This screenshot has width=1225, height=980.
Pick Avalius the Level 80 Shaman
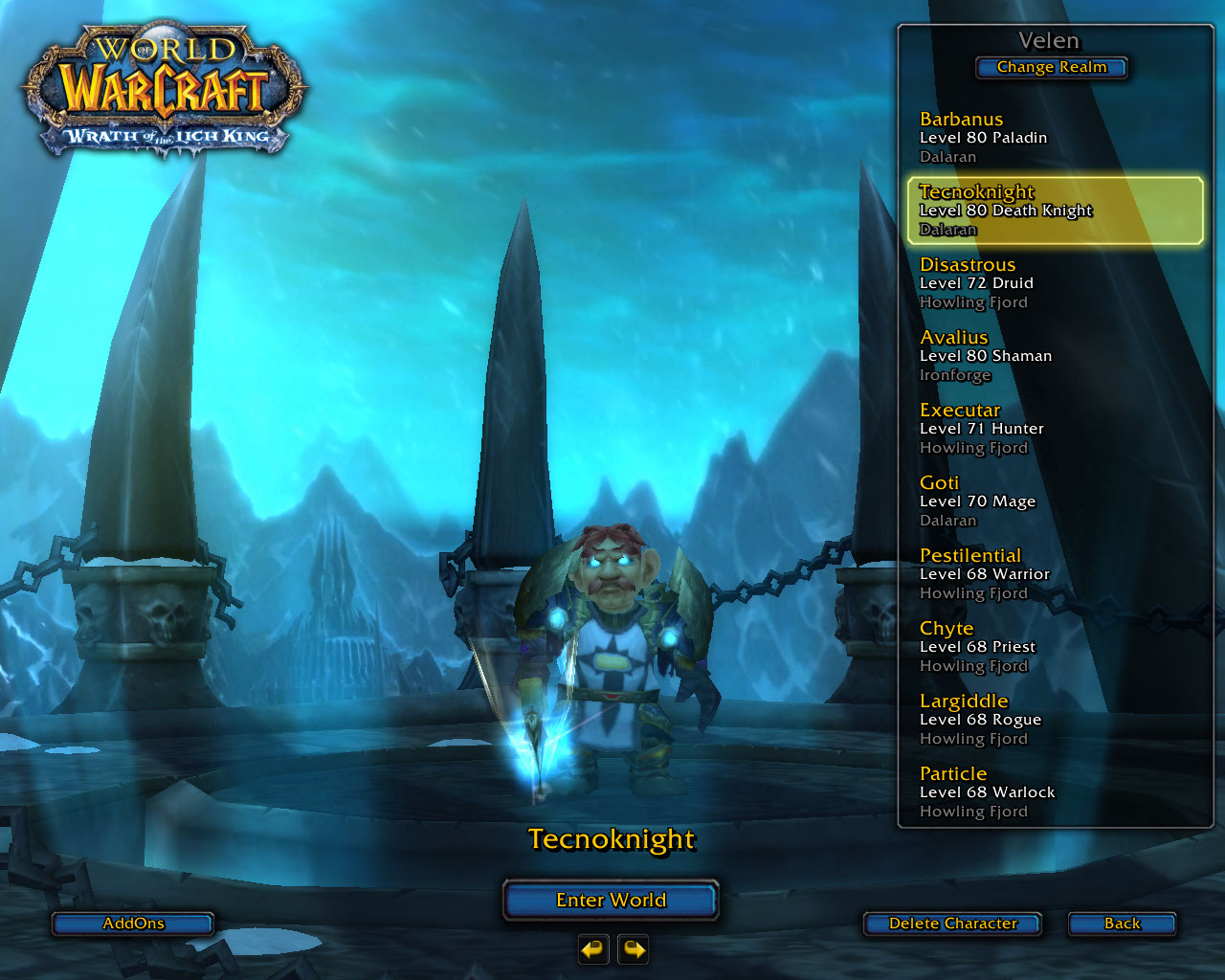pos(1053,355)
